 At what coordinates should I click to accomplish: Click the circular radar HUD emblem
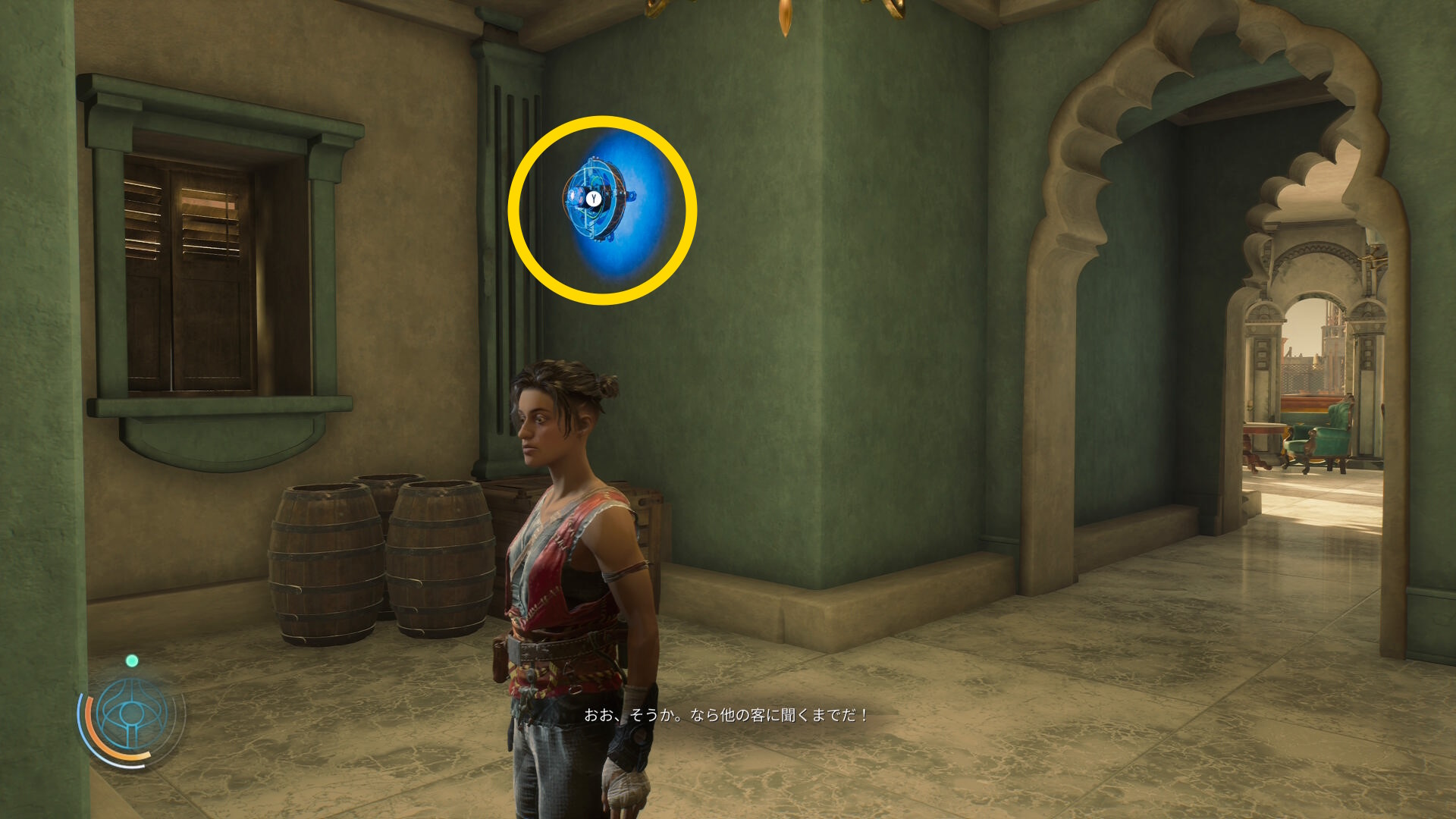coord(132,714)
